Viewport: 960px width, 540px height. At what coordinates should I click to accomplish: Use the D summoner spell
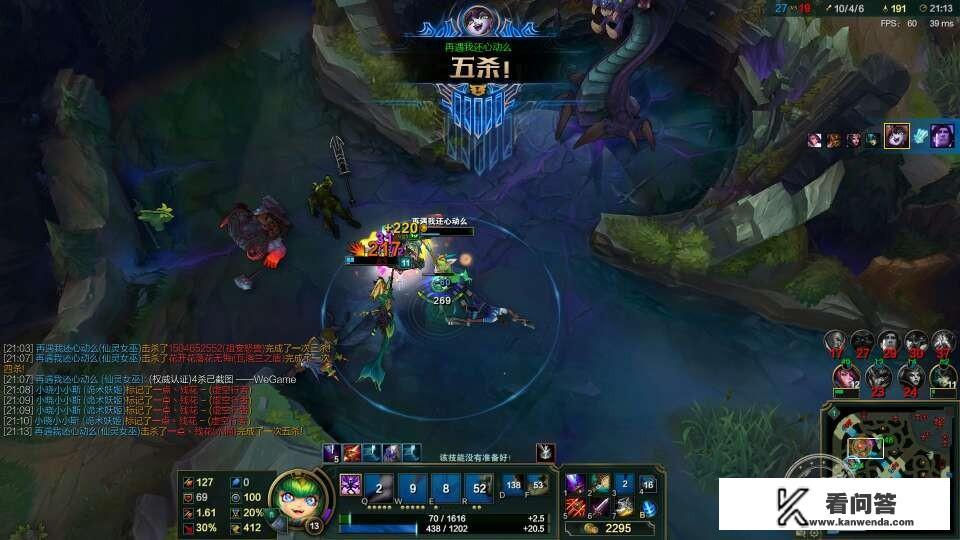click(514, 485)
